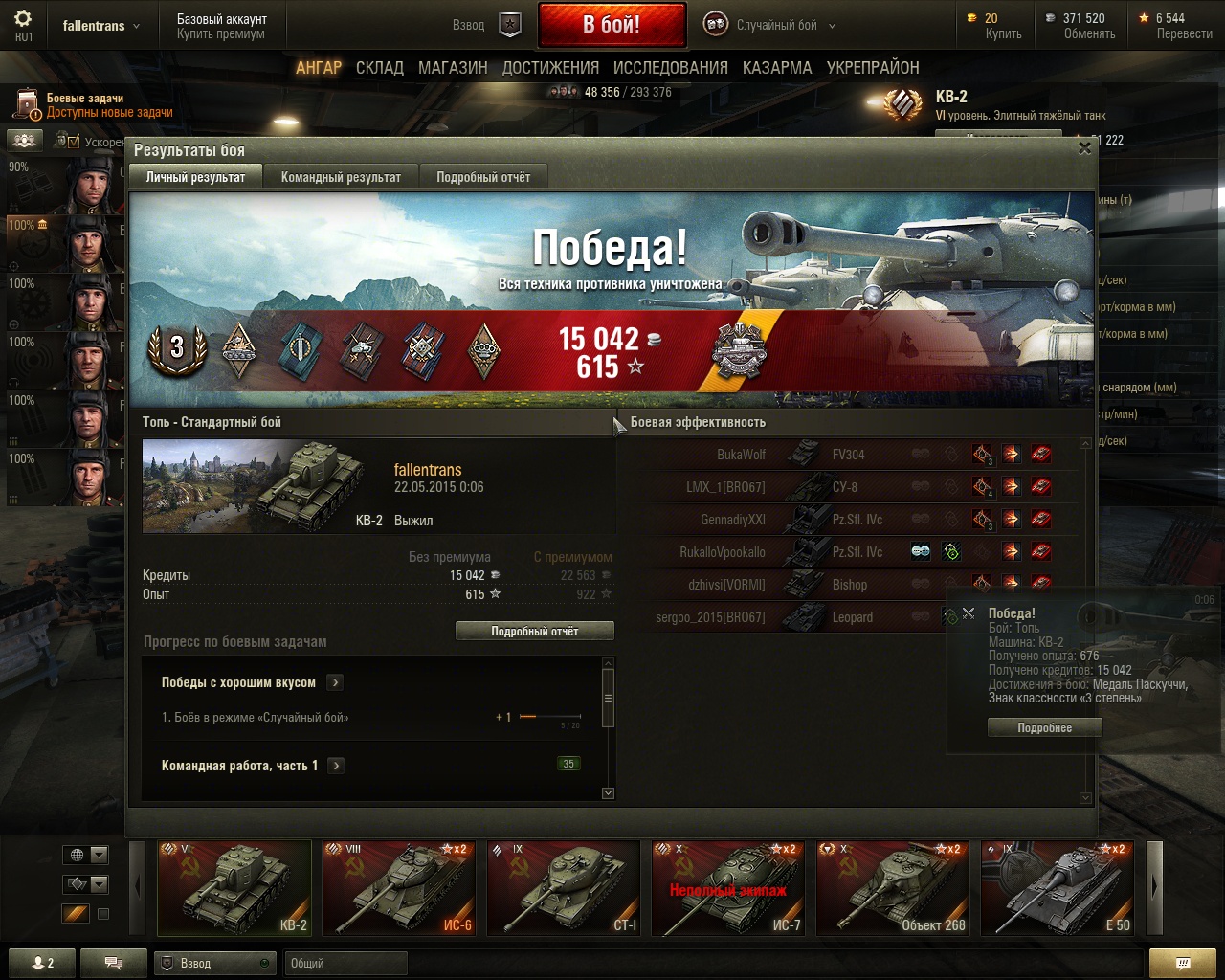This screenshot has width=1225, height=980.
Task: Click the Подробный отчёт button under credits
Action: (534, 632)
